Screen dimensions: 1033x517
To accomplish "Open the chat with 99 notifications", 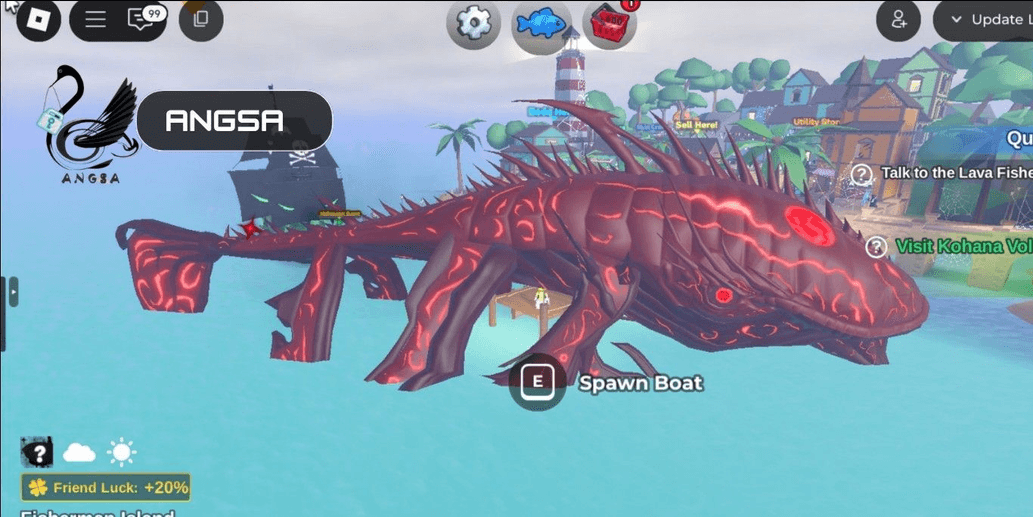I will coord(142,20).
